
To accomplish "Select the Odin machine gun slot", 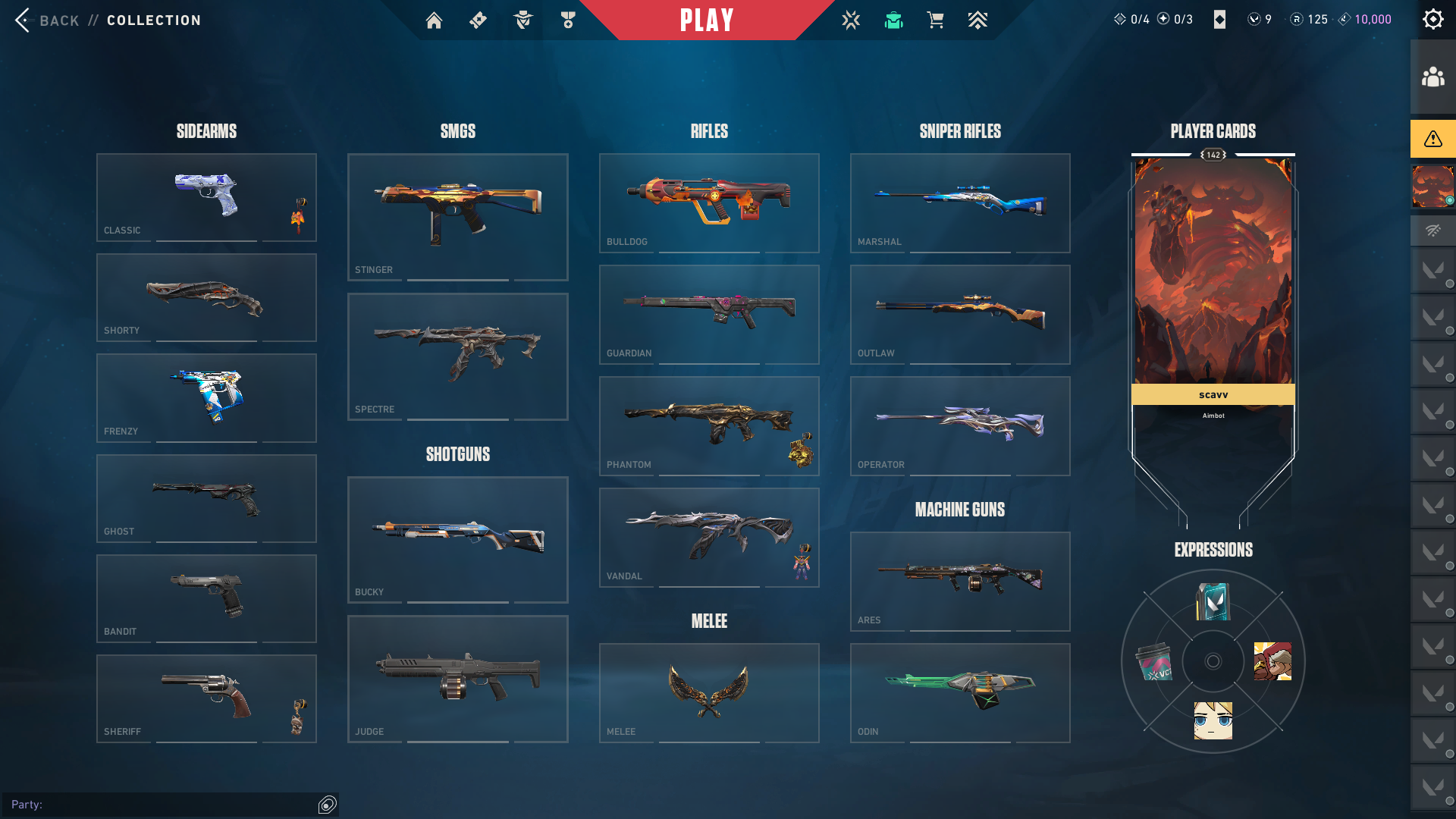I will [x=960, y=692].
